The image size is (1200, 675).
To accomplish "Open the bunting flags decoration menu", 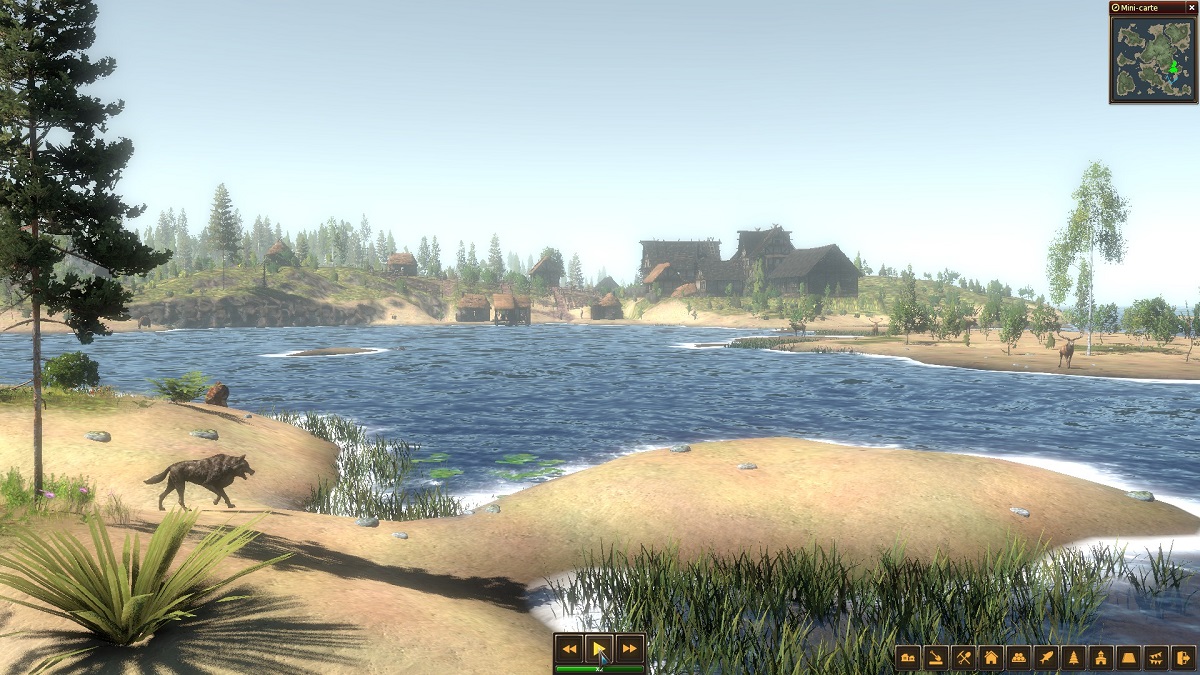I will (1156, 657).
